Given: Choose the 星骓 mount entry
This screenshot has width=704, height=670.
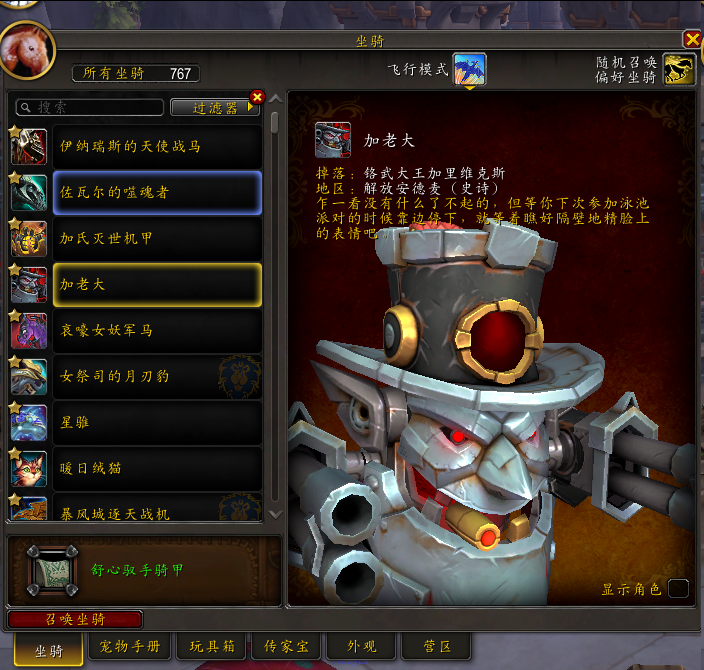Looking at the screenshot, I should (156, 422).
